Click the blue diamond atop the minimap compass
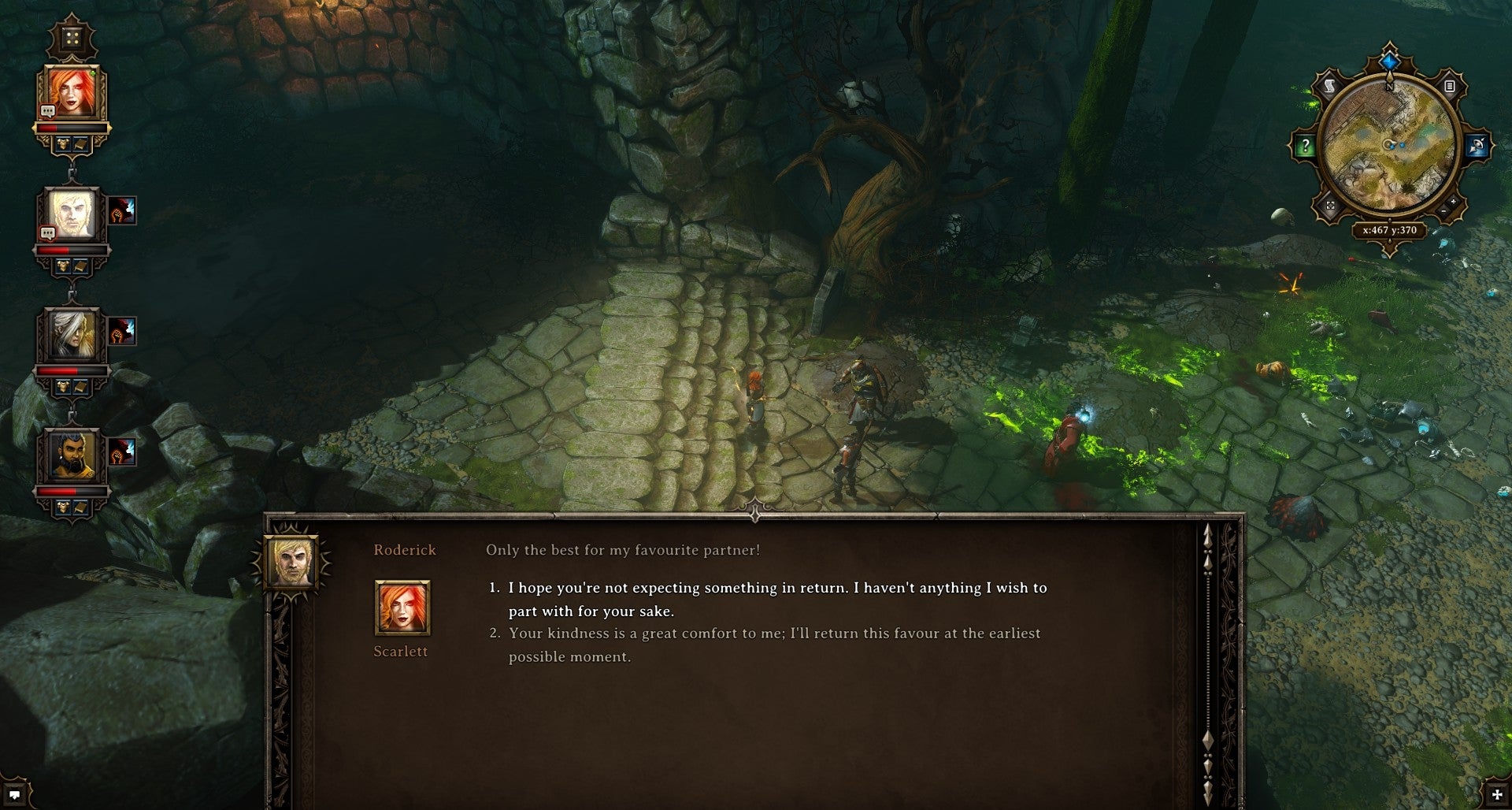 tap(1389, 61)
